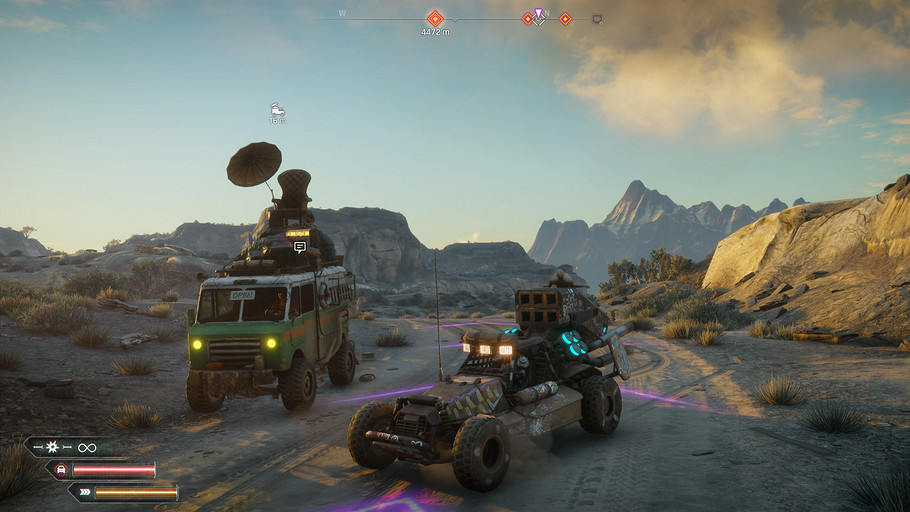Open the speech bubble prompt above the van
Viewport: 910px width, 512px height.
click(x=300, y=247)
